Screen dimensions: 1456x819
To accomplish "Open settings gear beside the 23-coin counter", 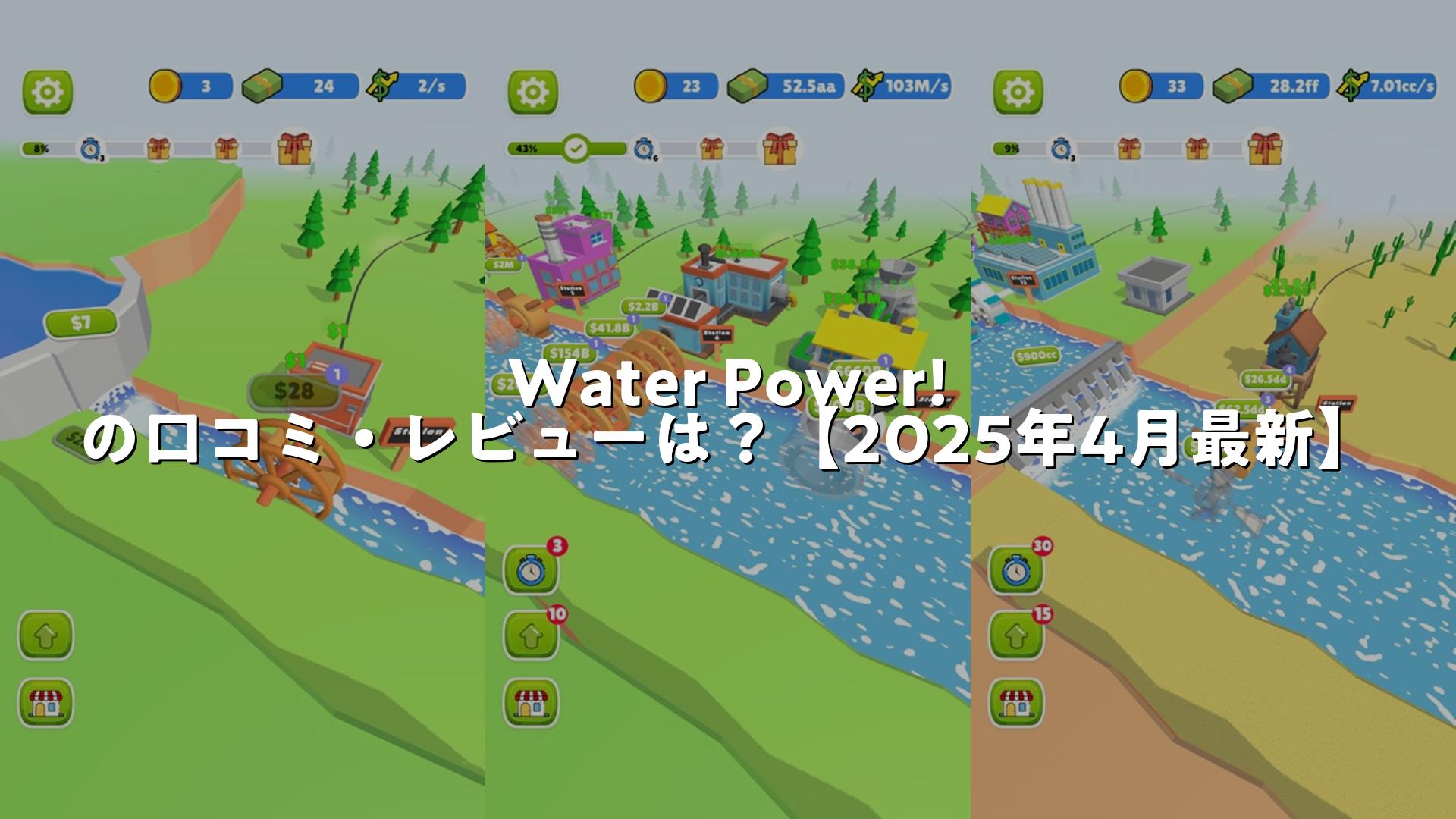I will [x=532, y=93].
